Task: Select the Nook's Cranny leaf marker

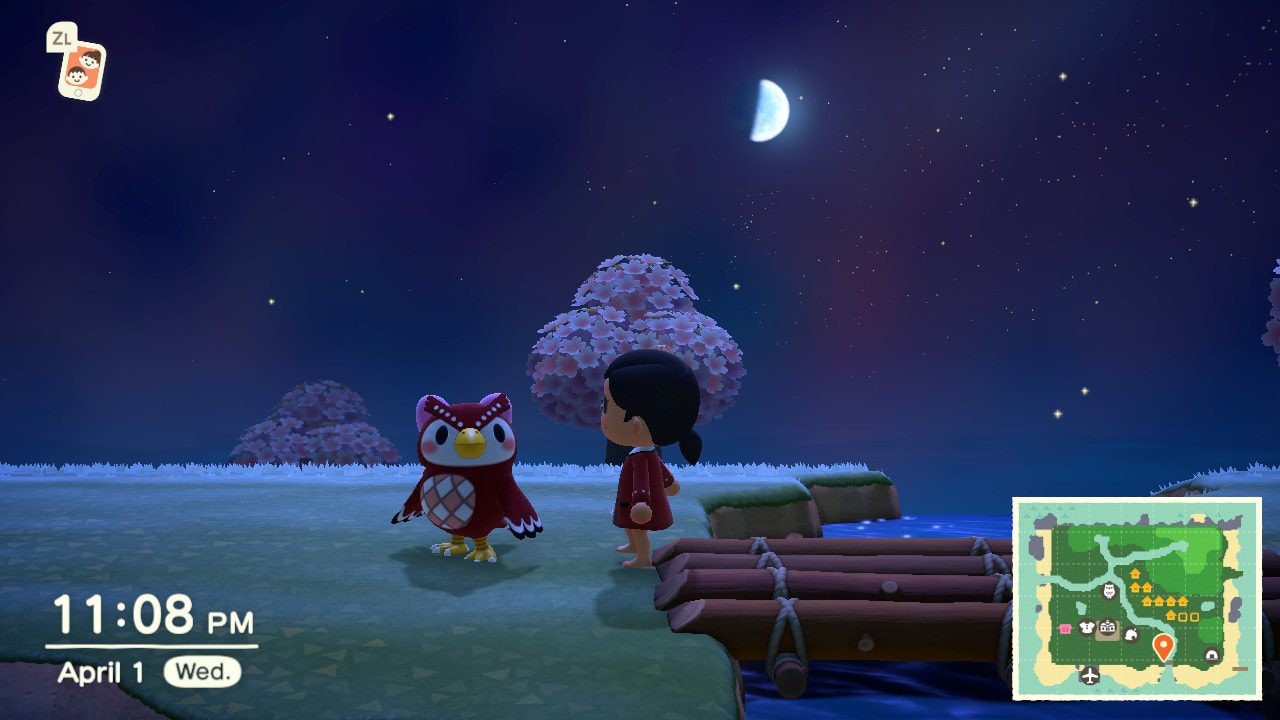Action: [1132, 633]
